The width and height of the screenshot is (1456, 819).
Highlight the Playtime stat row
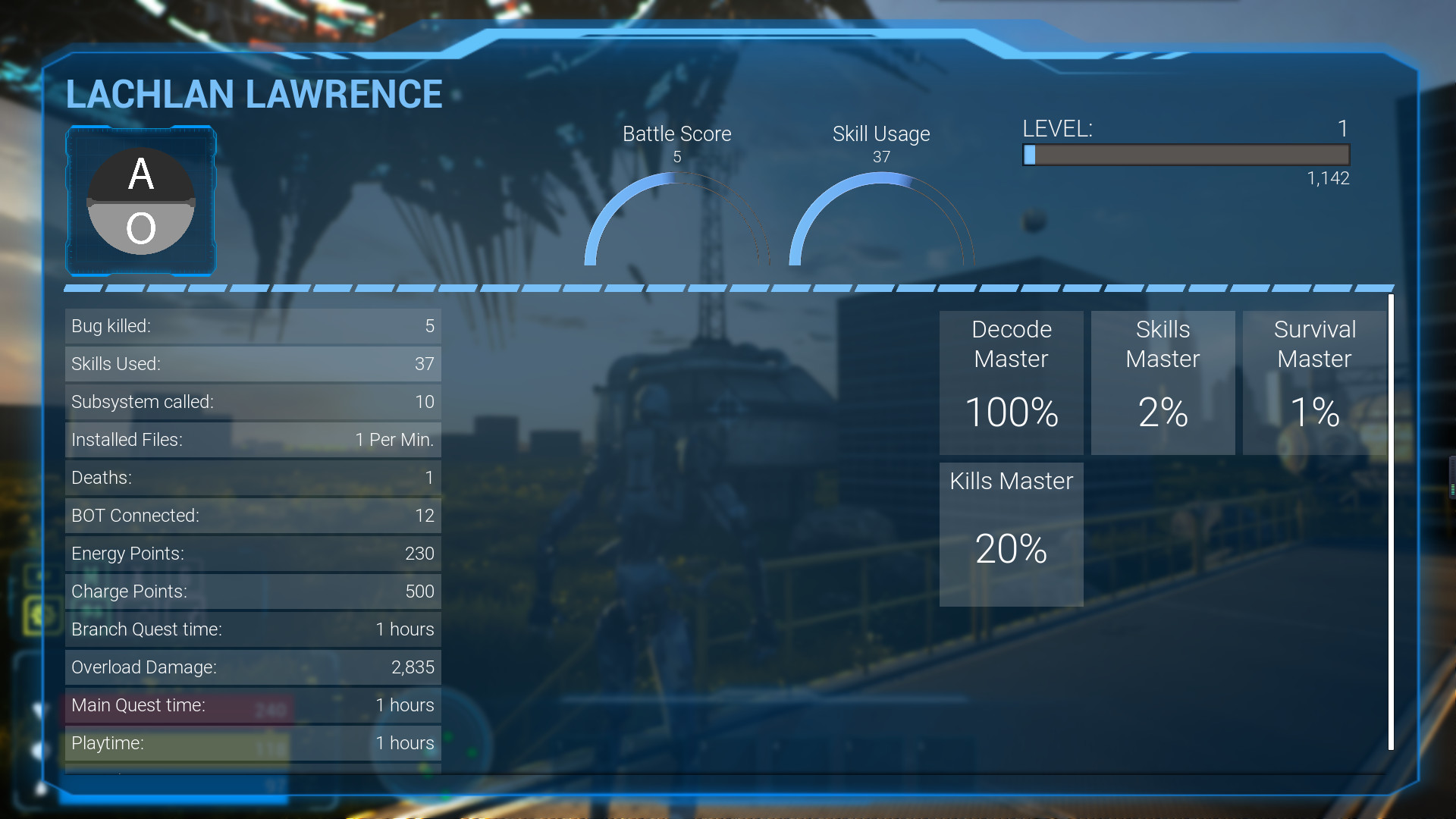click(x=253, y=743)
